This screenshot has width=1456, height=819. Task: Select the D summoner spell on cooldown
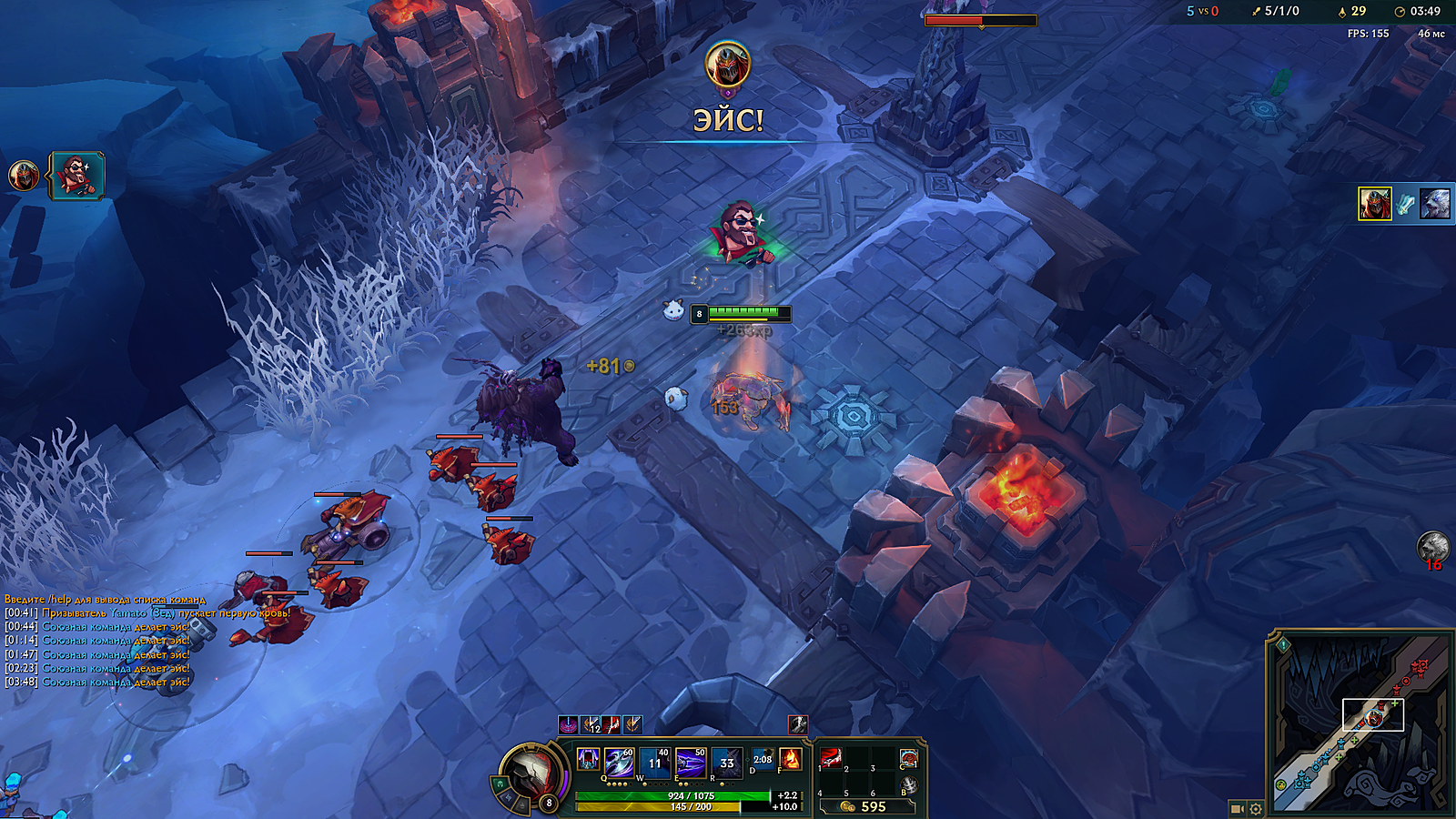(763, 759)
